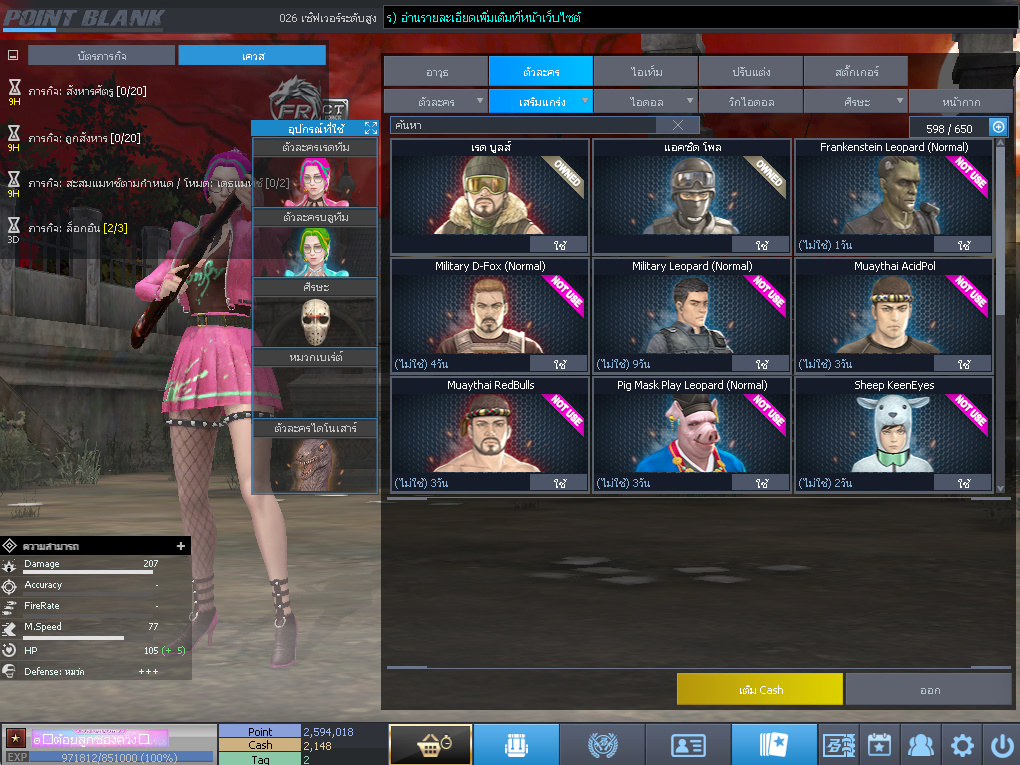Image resolution: width=1020 pixels, height=765 pixels.
Task: Exit the inventory with the ออก button
Action: 929,689
